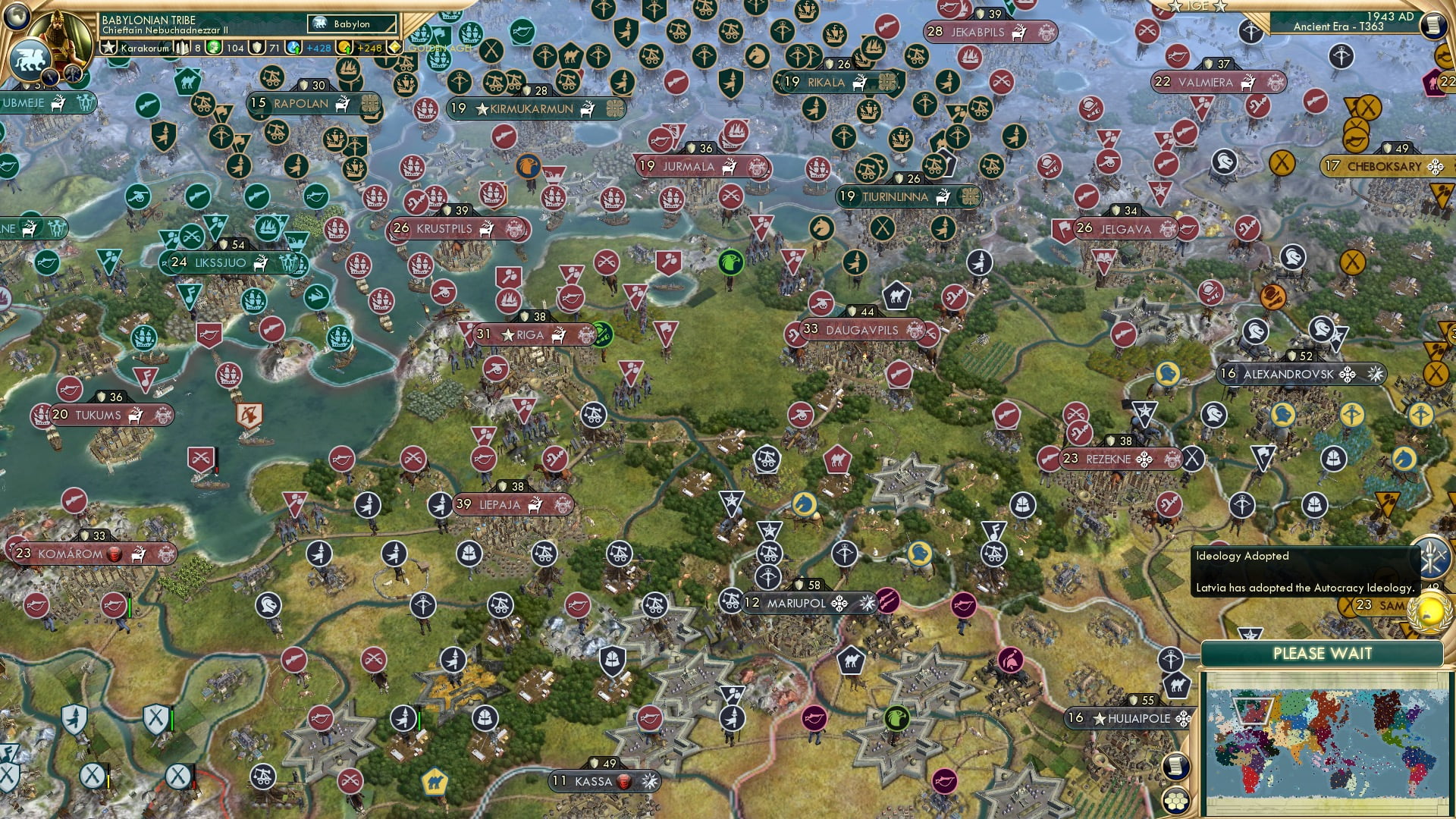Toggle the globe strategic view button in top-left
The width and height of the screenshot is (1456, 819).
[x=15, y=17]
